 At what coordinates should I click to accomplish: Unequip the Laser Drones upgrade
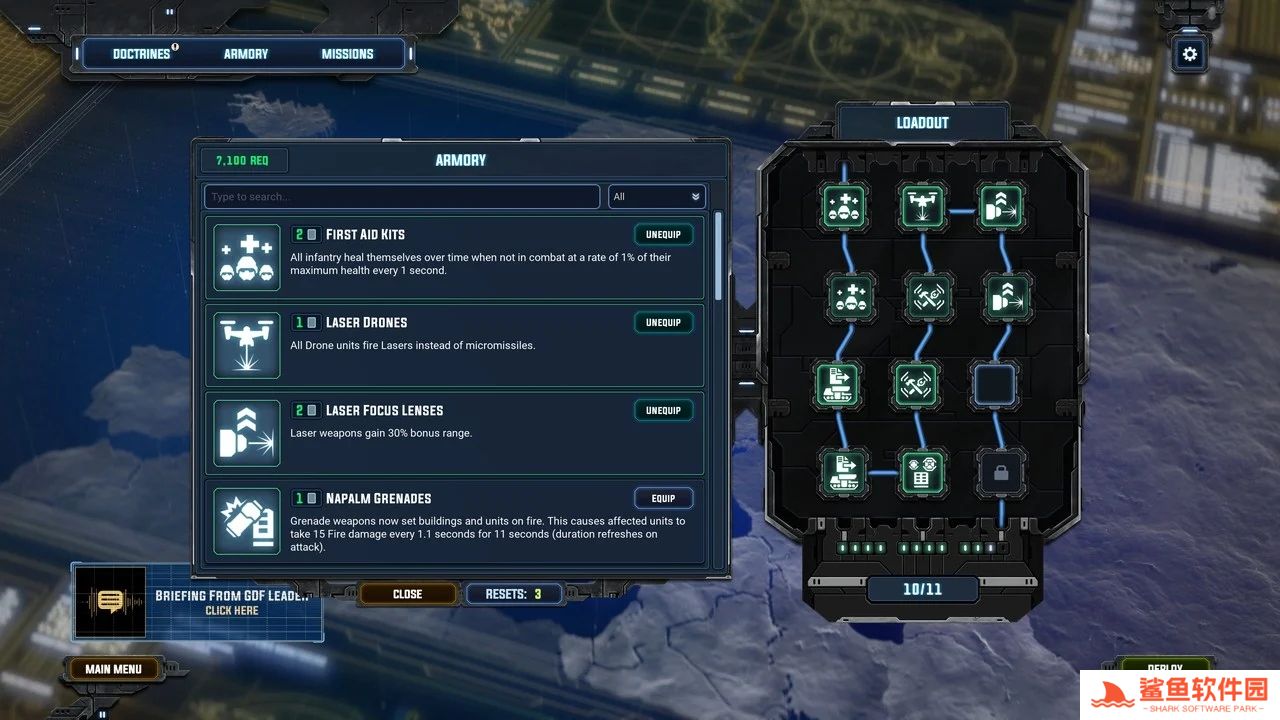click(x=663, y=323)
